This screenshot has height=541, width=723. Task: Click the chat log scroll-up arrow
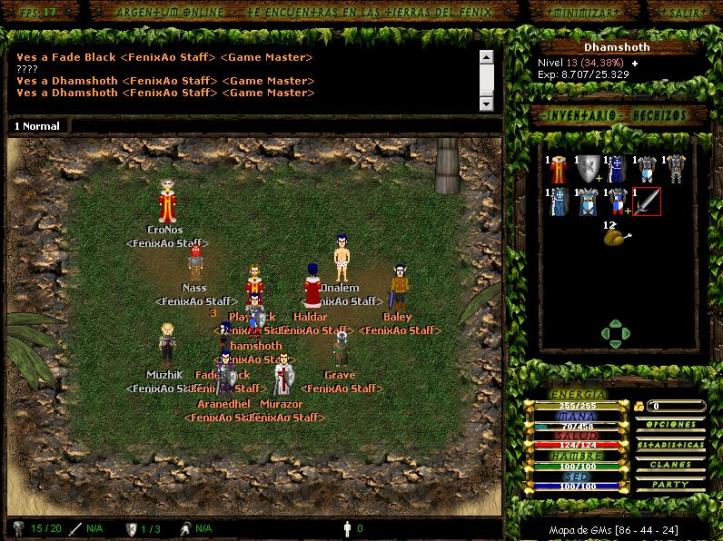[x=486, y=58]
